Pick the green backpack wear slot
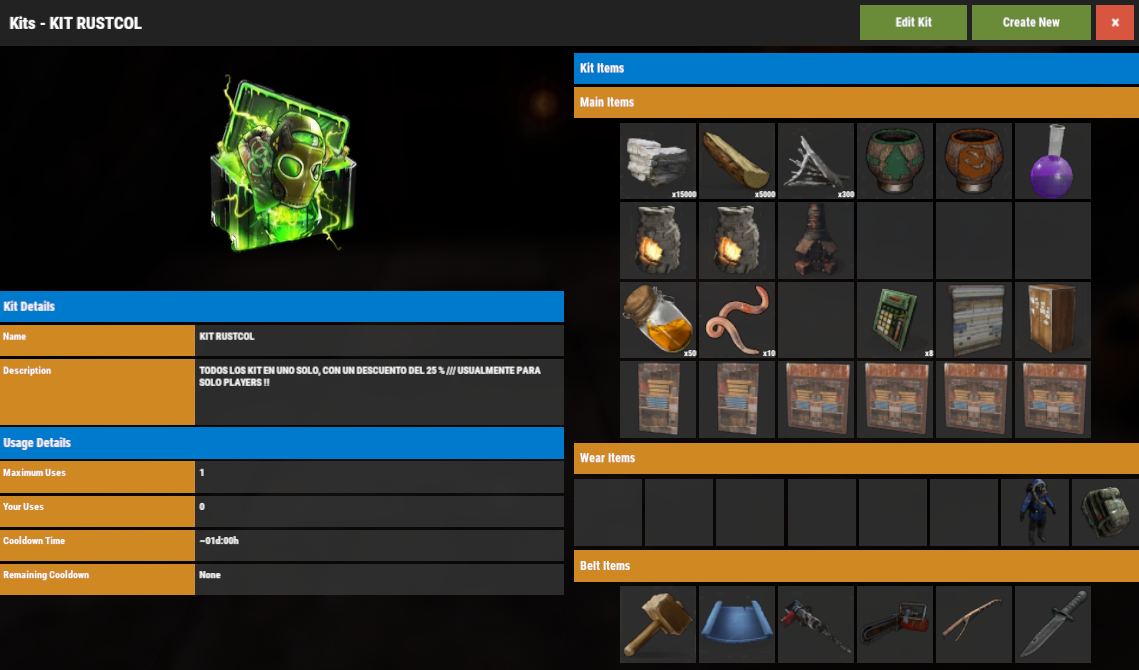1139x670 pixels. (x=1105, y=512)
